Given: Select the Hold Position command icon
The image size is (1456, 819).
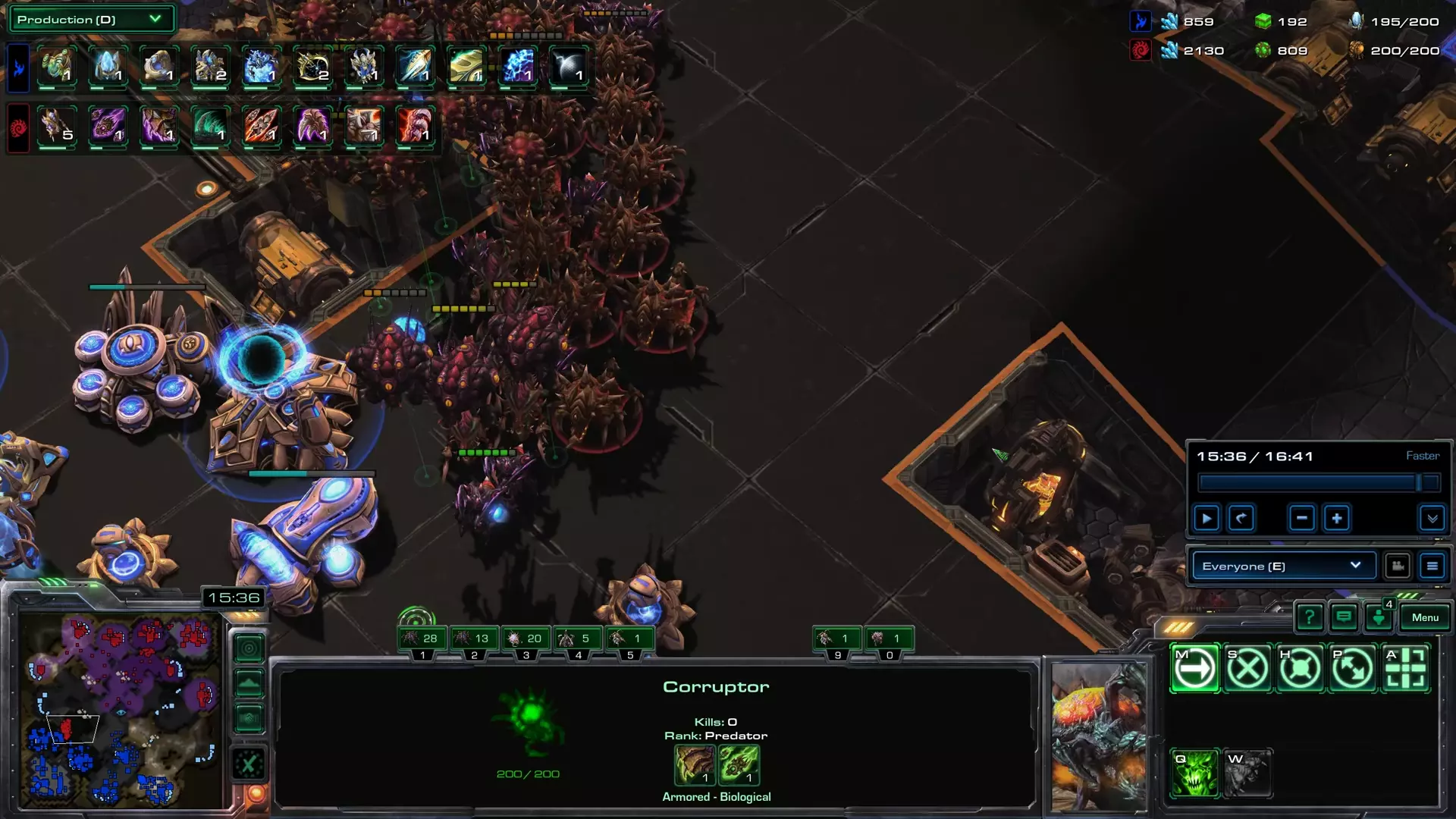Looking at the screenshot, I should click(x=1298, y=667).
